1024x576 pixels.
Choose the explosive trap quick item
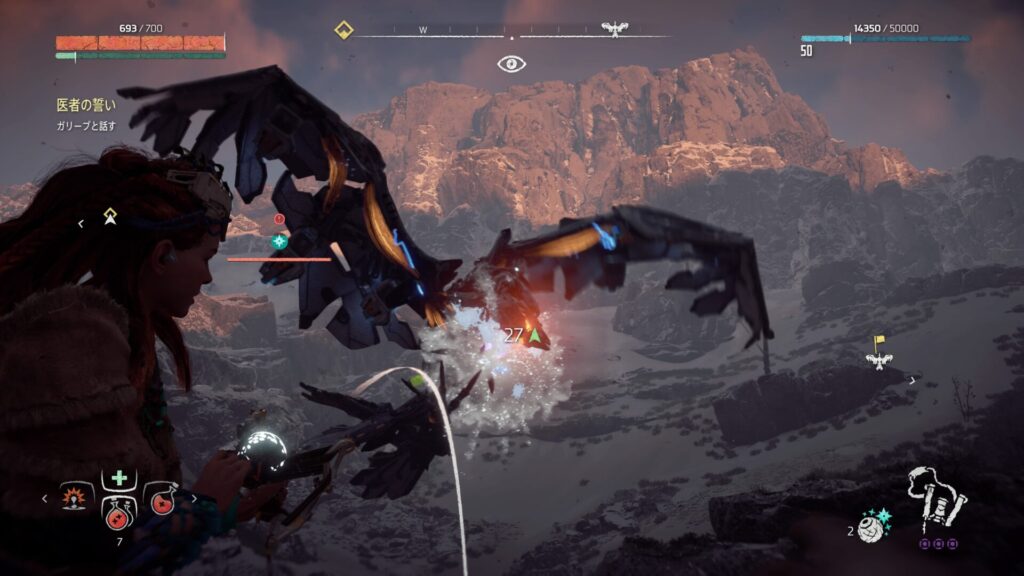pyautogui.click(x=73, y=497)
